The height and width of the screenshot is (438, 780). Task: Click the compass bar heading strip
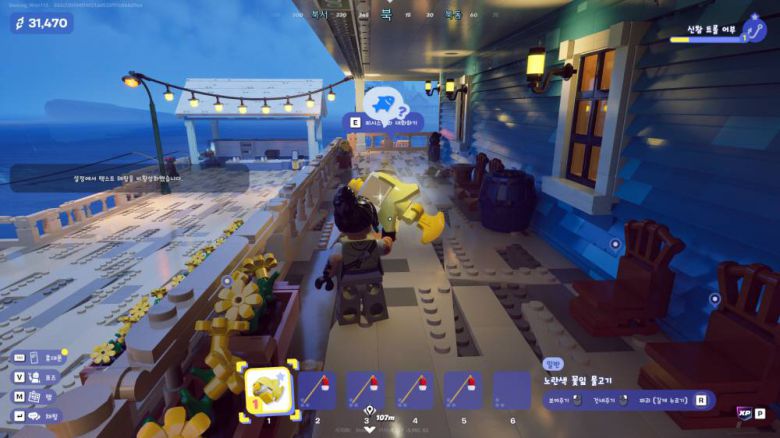point(391,15)
